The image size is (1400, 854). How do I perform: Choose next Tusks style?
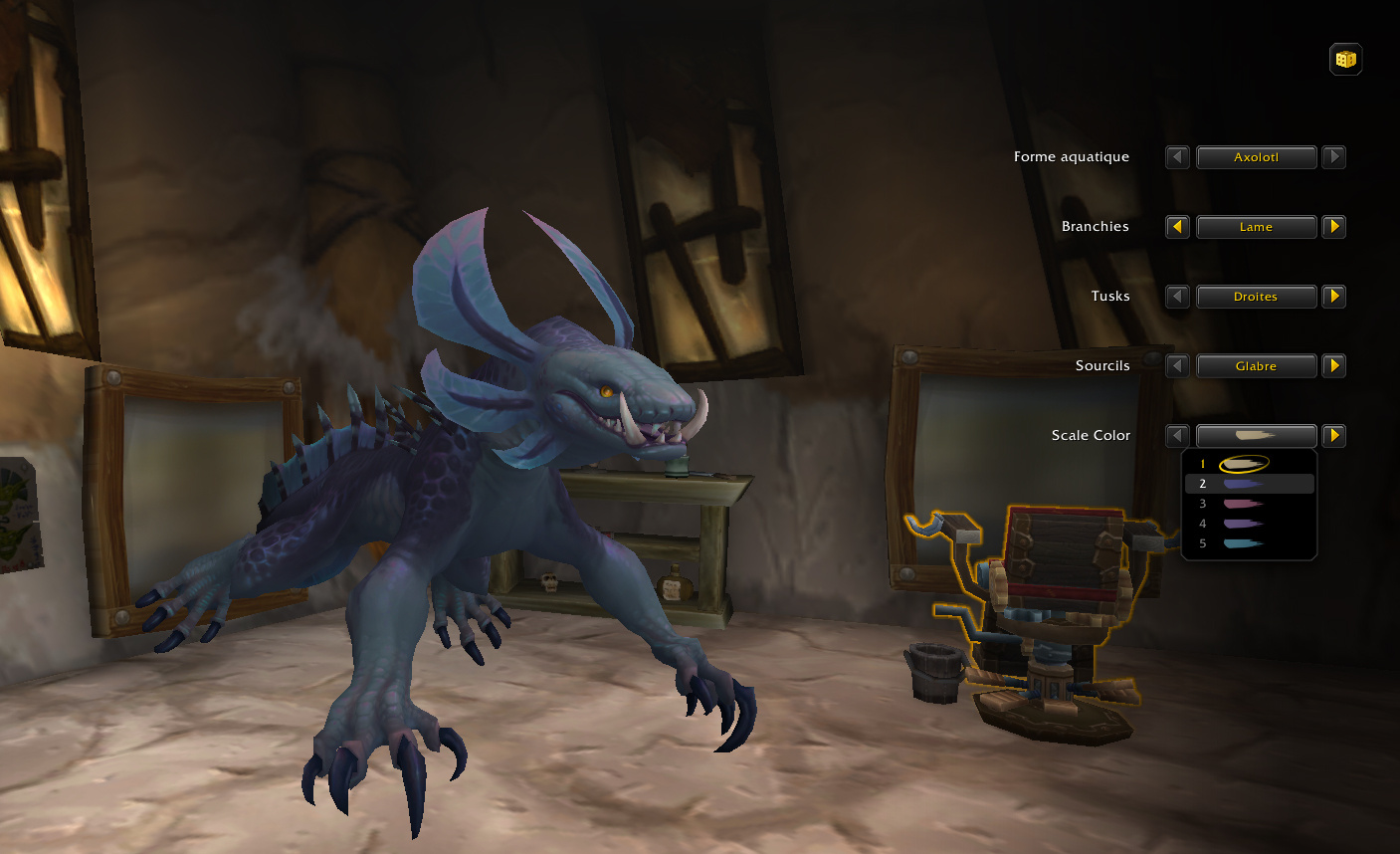[1334, 297]
